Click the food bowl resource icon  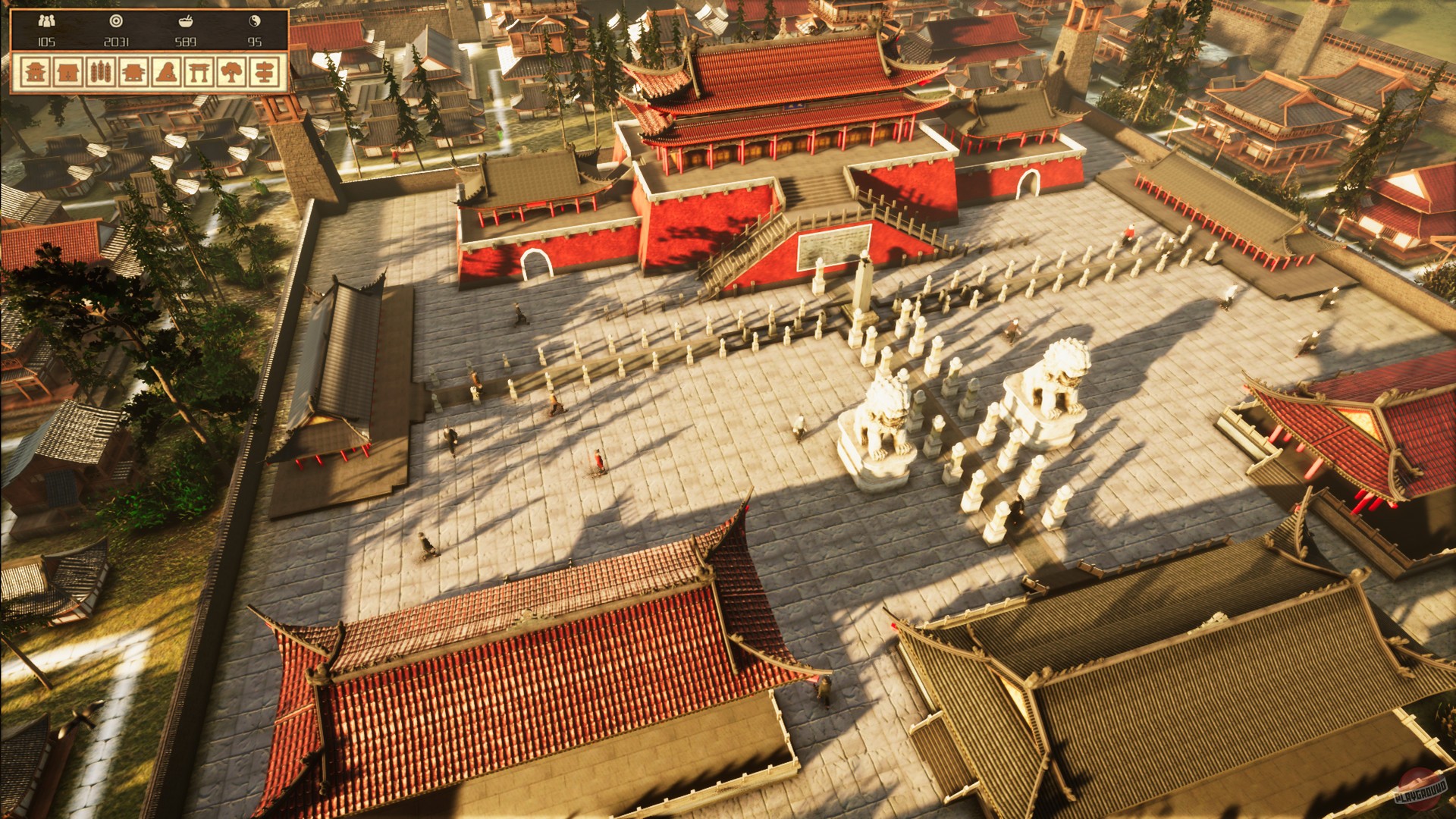pyautogui.click(x=185, y=20)
